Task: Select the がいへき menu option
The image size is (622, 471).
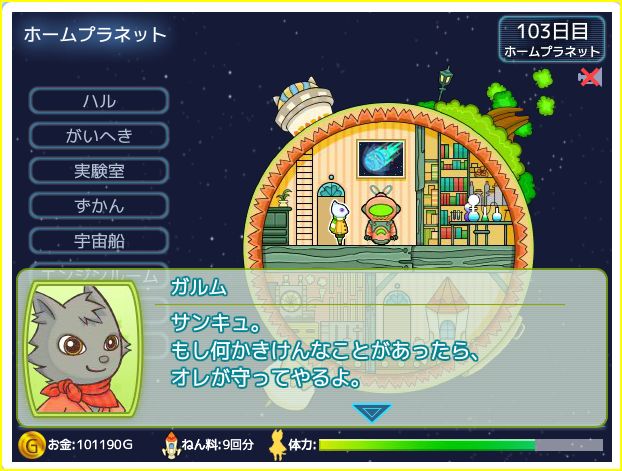Action: coord(99,136)
